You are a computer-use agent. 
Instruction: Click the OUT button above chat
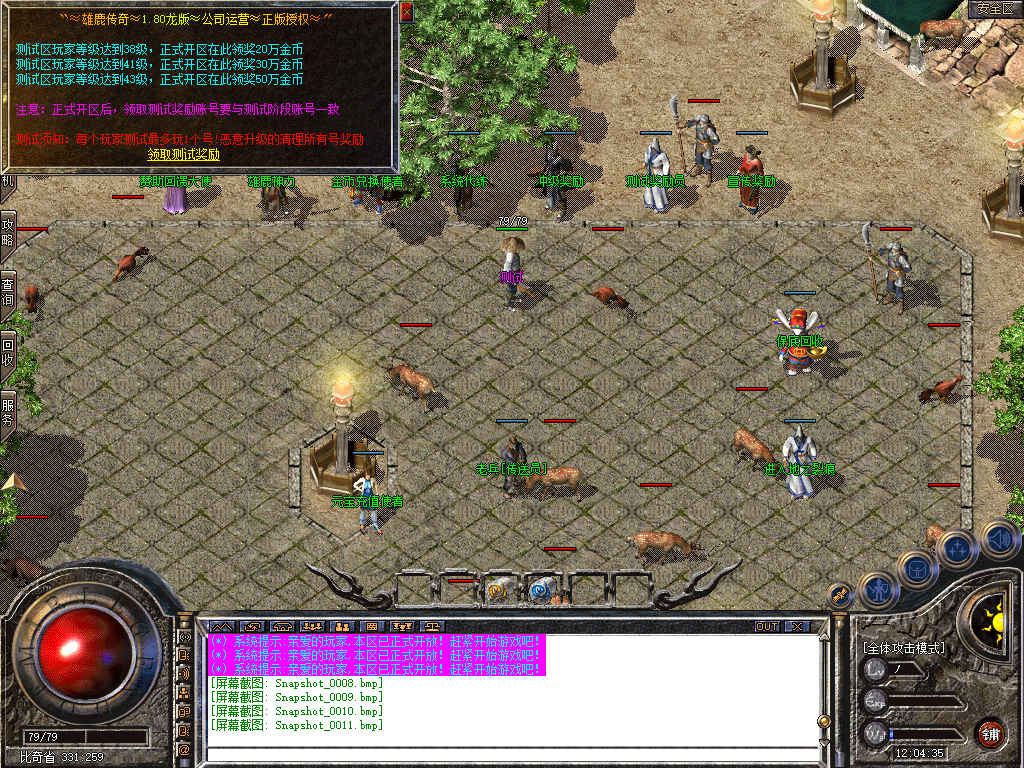pyautogui.click(x=767, y=627)
